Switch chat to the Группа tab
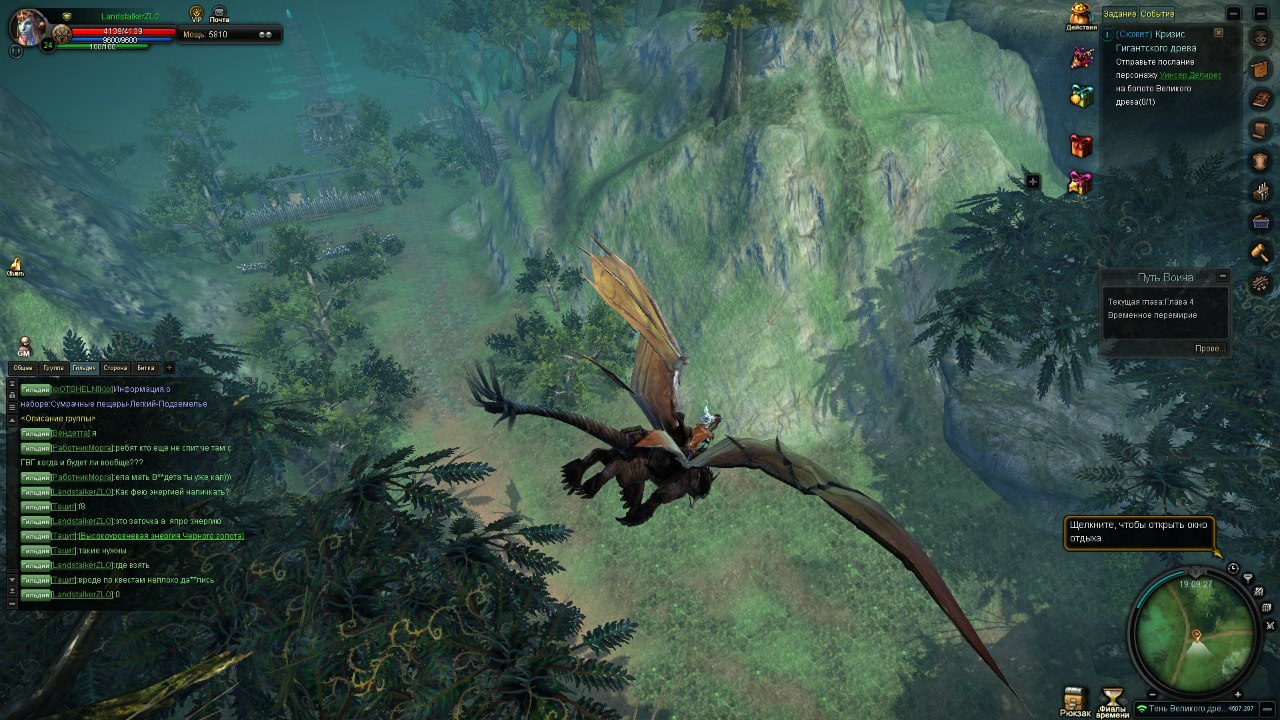 click(x=54, y=368)
